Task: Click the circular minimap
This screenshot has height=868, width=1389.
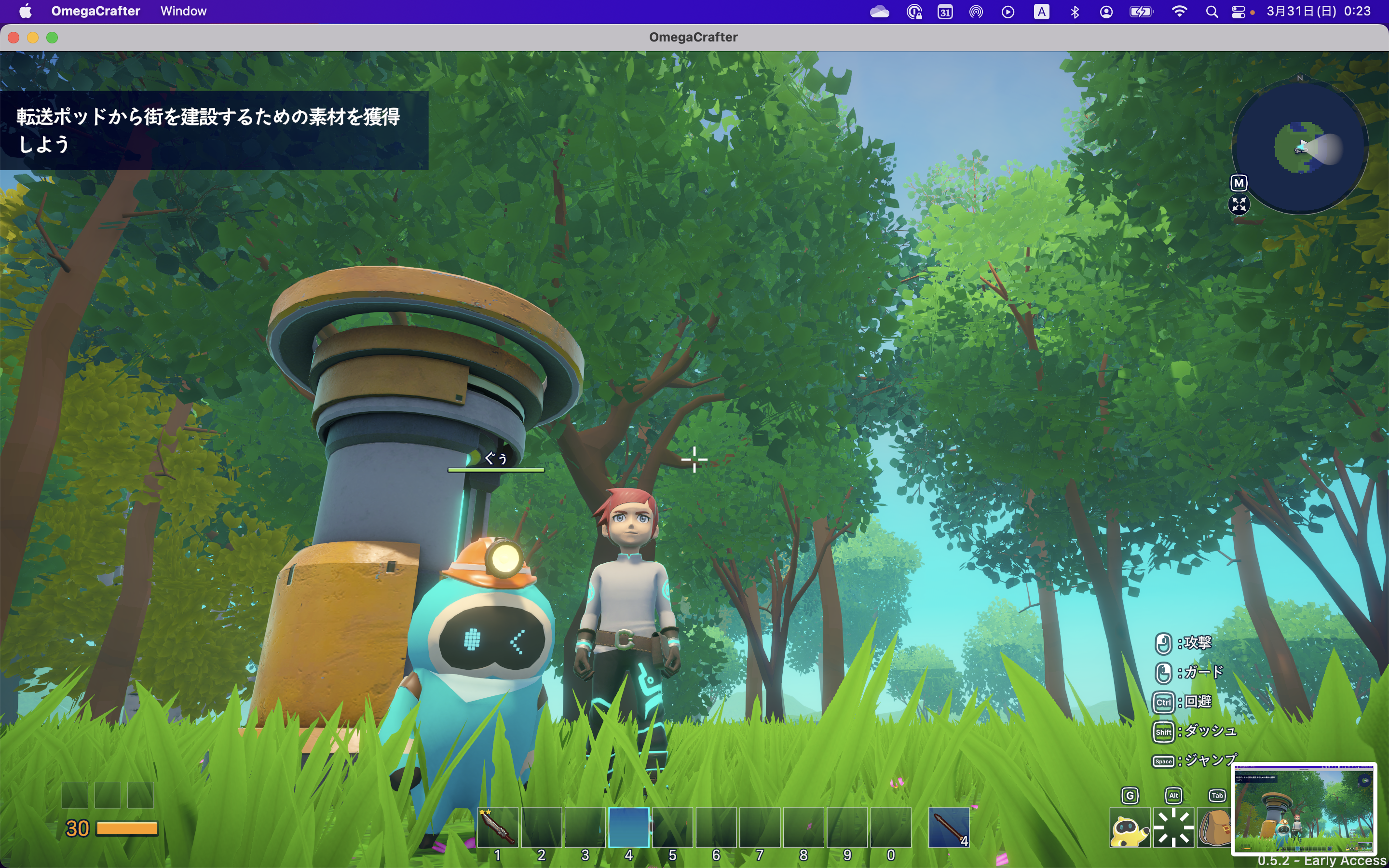Action: click(x=1300, y=147)
